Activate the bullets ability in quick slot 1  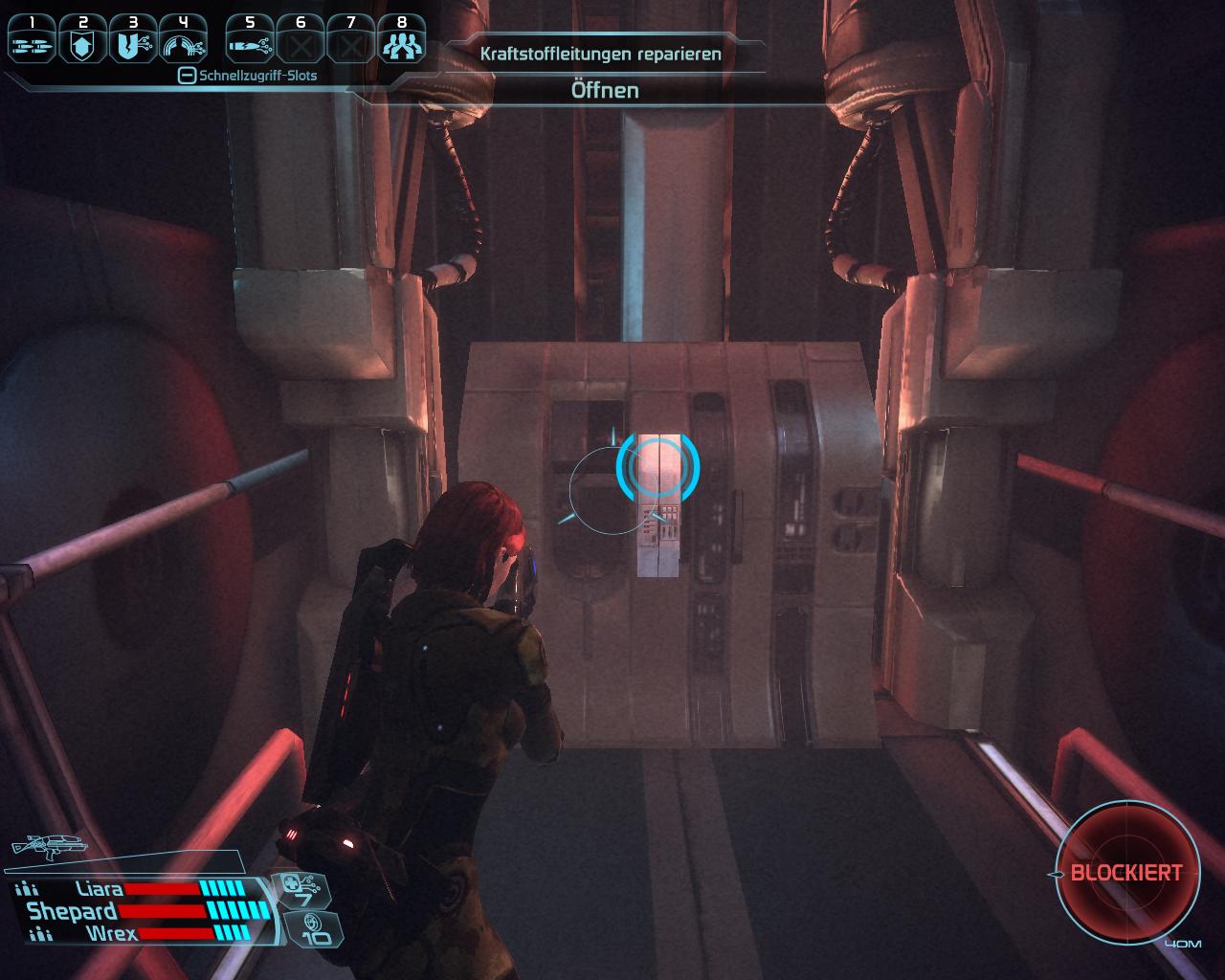tap(32, 41)
